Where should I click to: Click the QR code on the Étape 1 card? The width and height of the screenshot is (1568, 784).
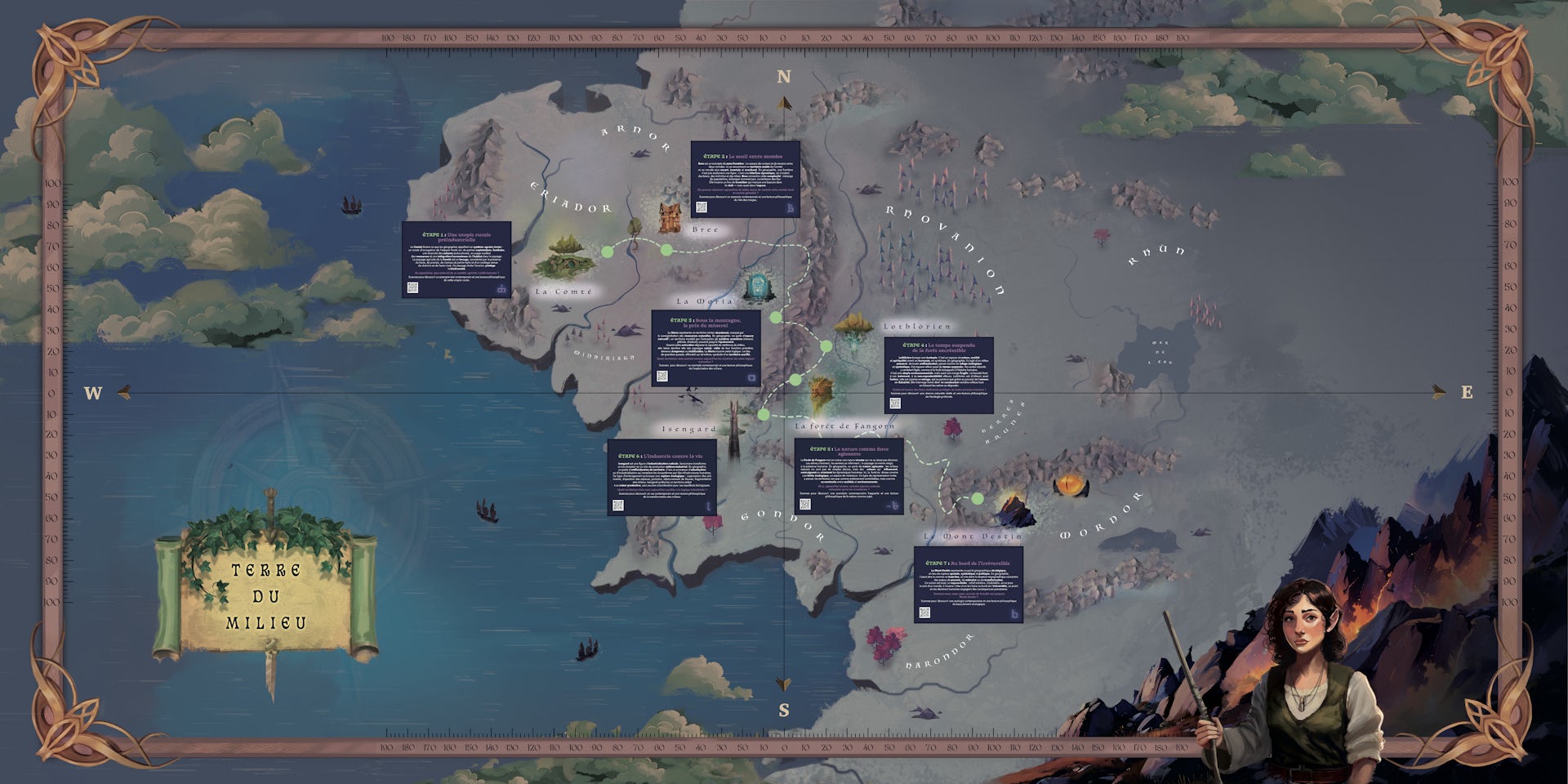[413, 288]
